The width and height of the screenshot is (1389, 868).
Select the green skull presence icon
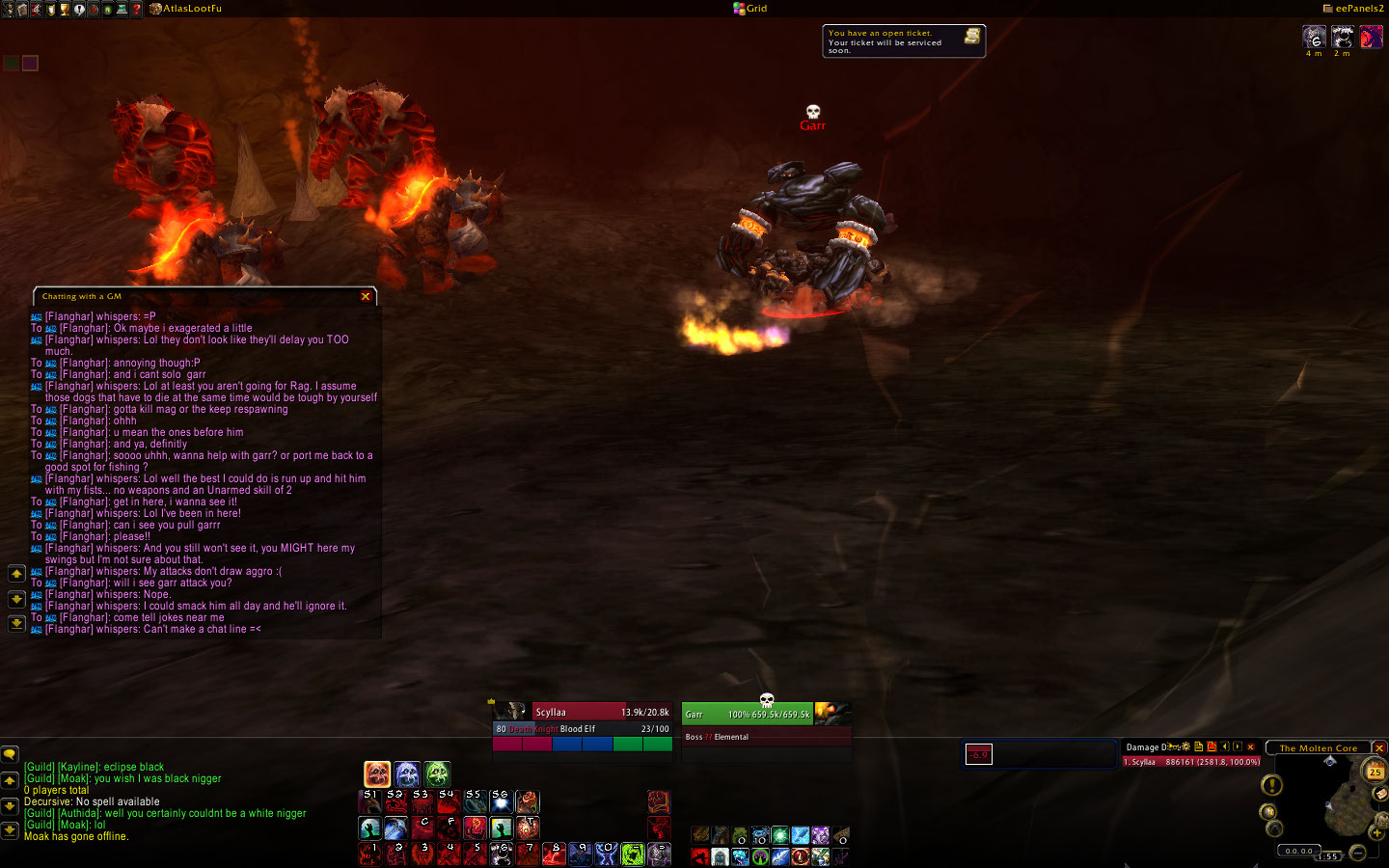click(437, 773)
